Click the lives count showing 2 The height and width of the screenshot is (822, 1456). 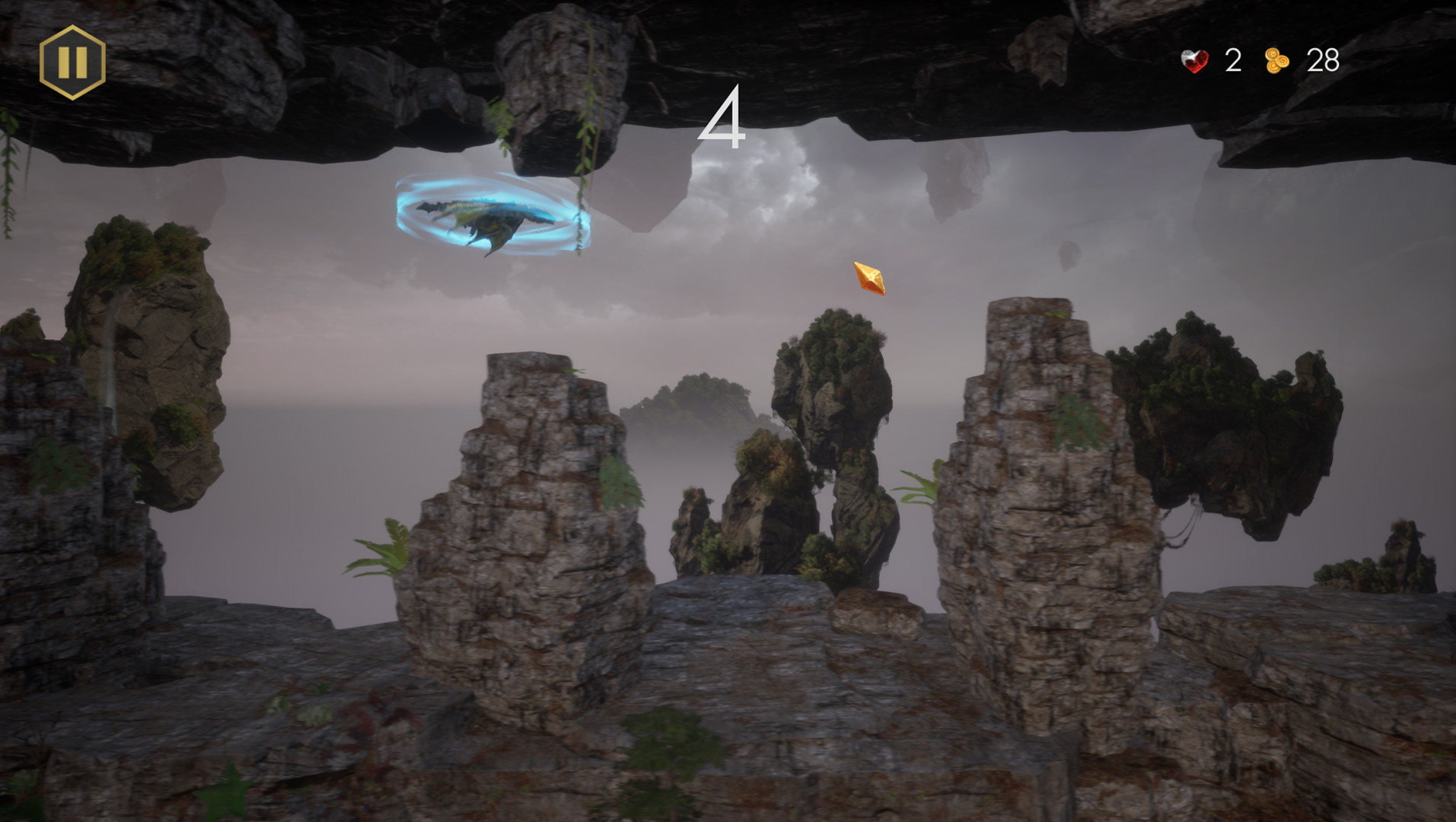point(1233,61)
